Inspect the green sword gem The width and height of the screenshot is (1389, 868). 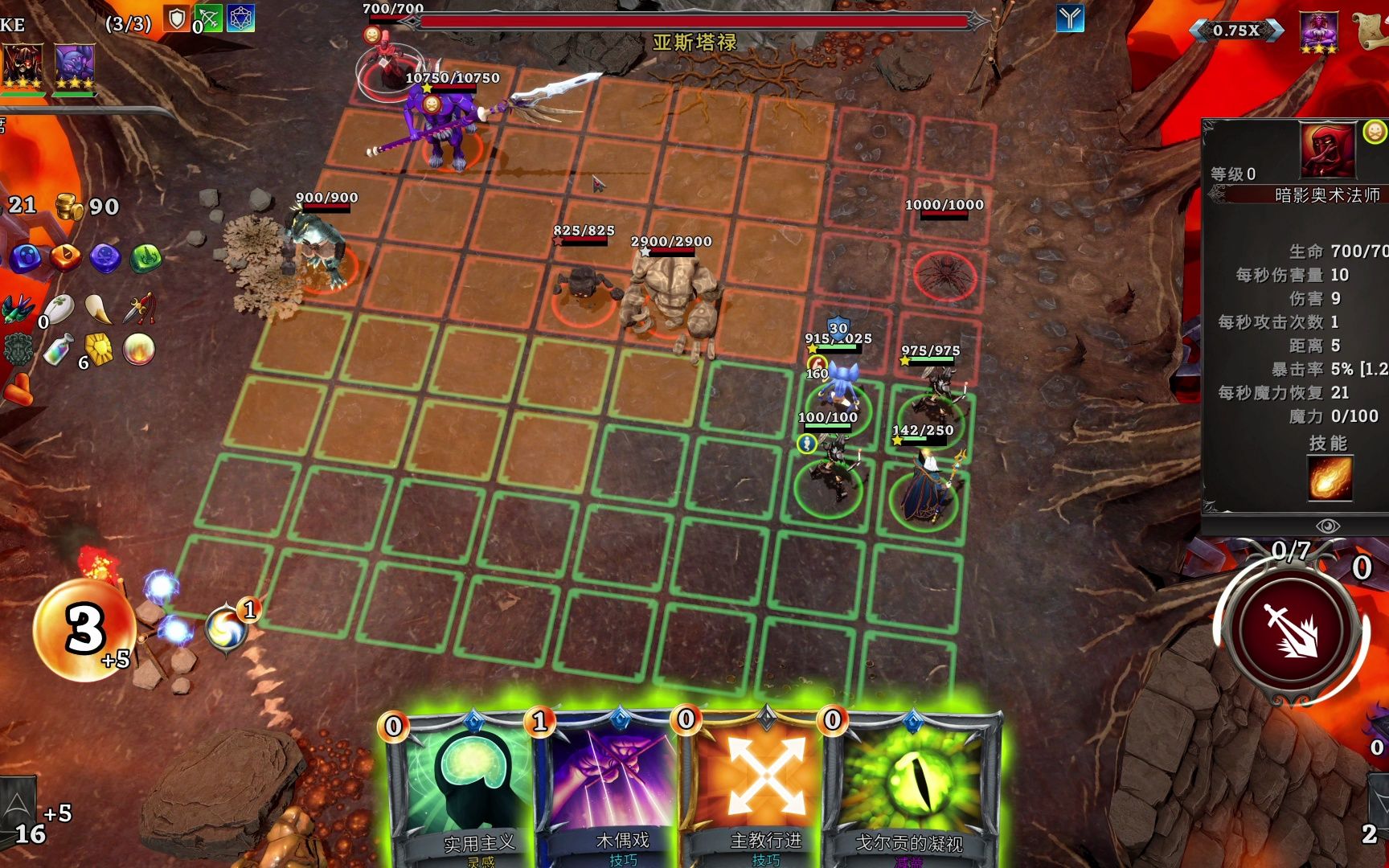(x=145, y=257)
